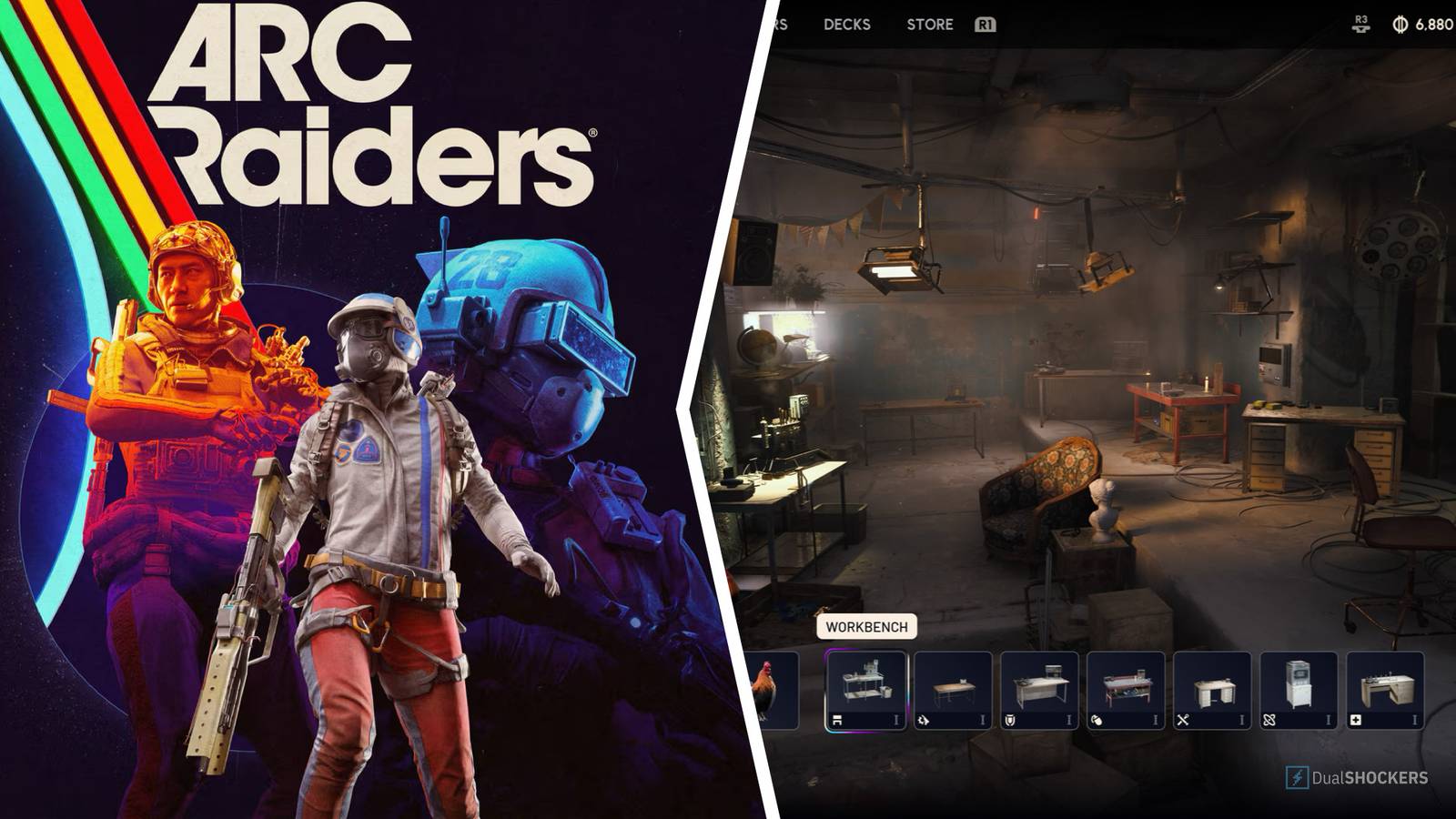This screenshot has height=819, width=1456.
Task: Open the DECKS menu
Action: (x=846, y=25)
